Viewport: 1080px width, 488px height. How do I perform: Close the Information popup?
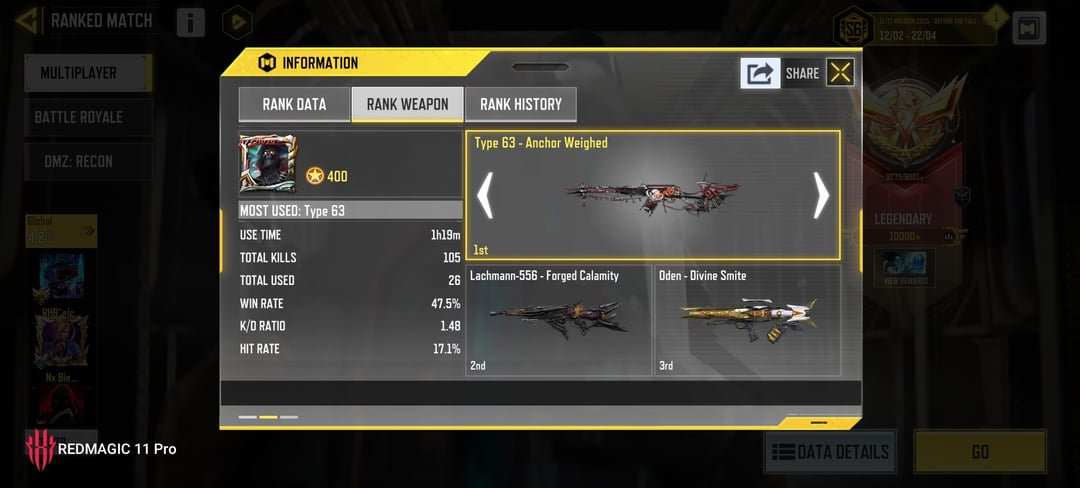(840, 72)
